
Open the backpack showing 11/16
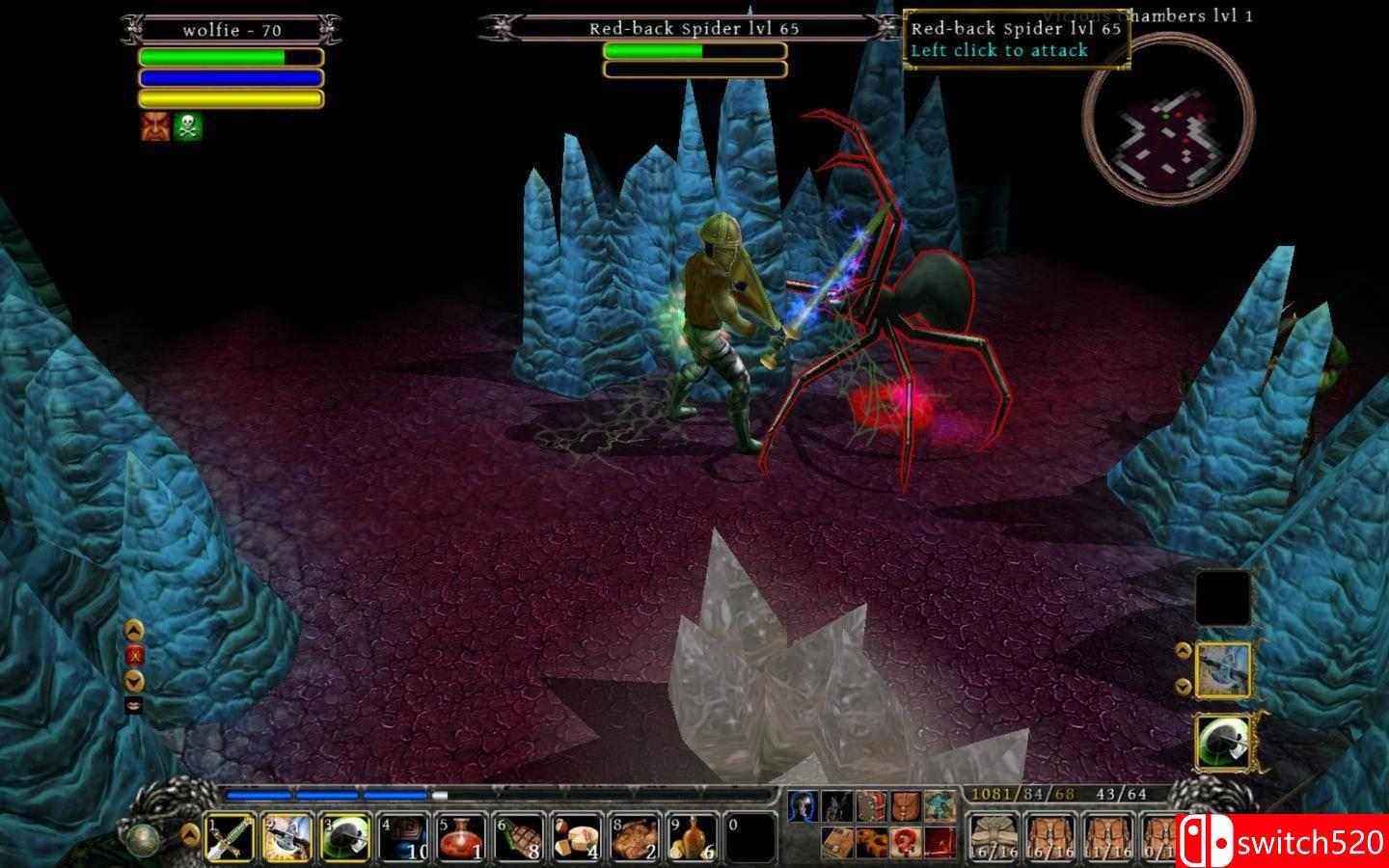pyautogui.click(x=1109, y=837)
